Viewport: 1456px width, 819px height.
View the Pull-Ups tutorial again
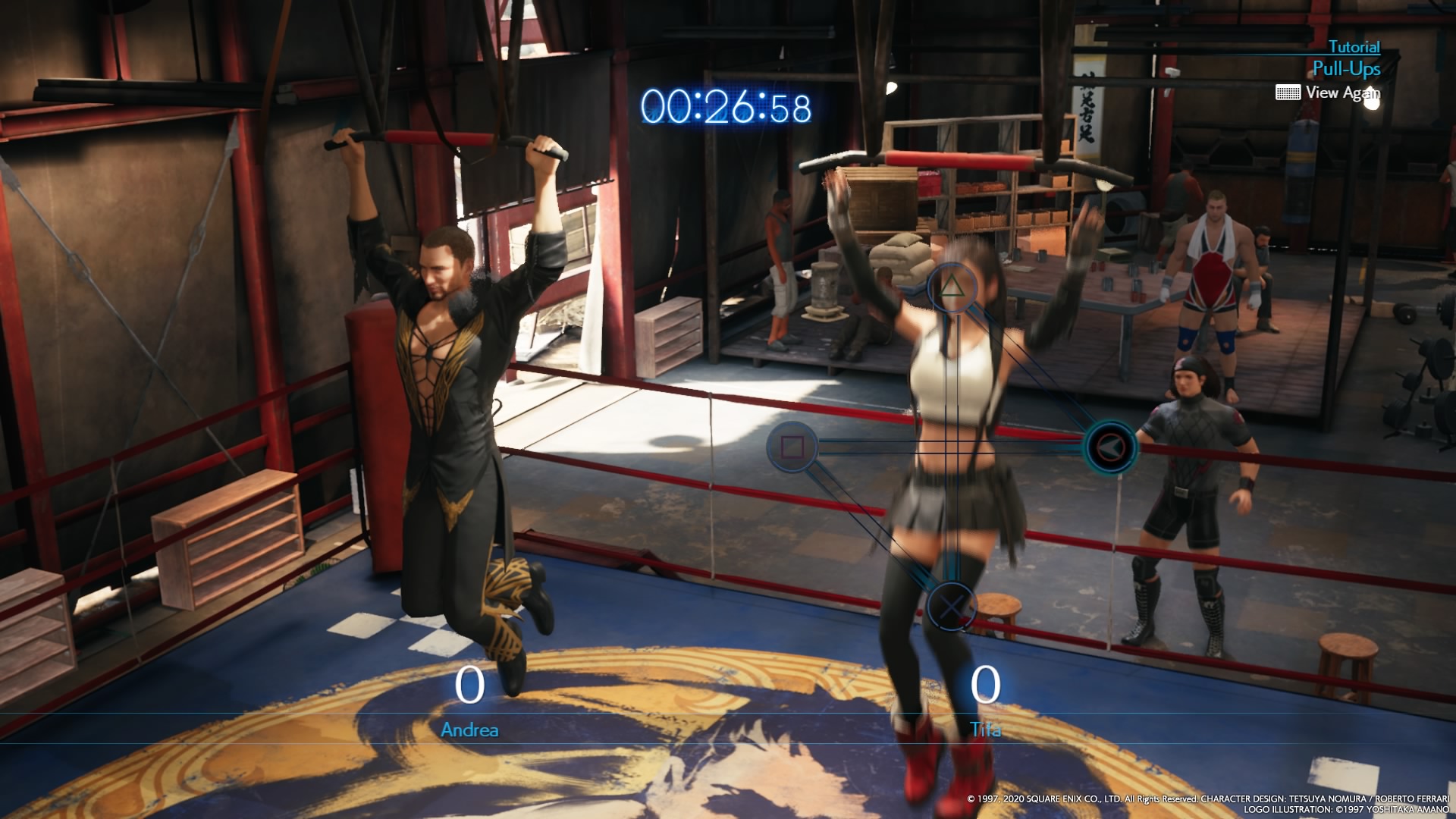coord(1330,93)
